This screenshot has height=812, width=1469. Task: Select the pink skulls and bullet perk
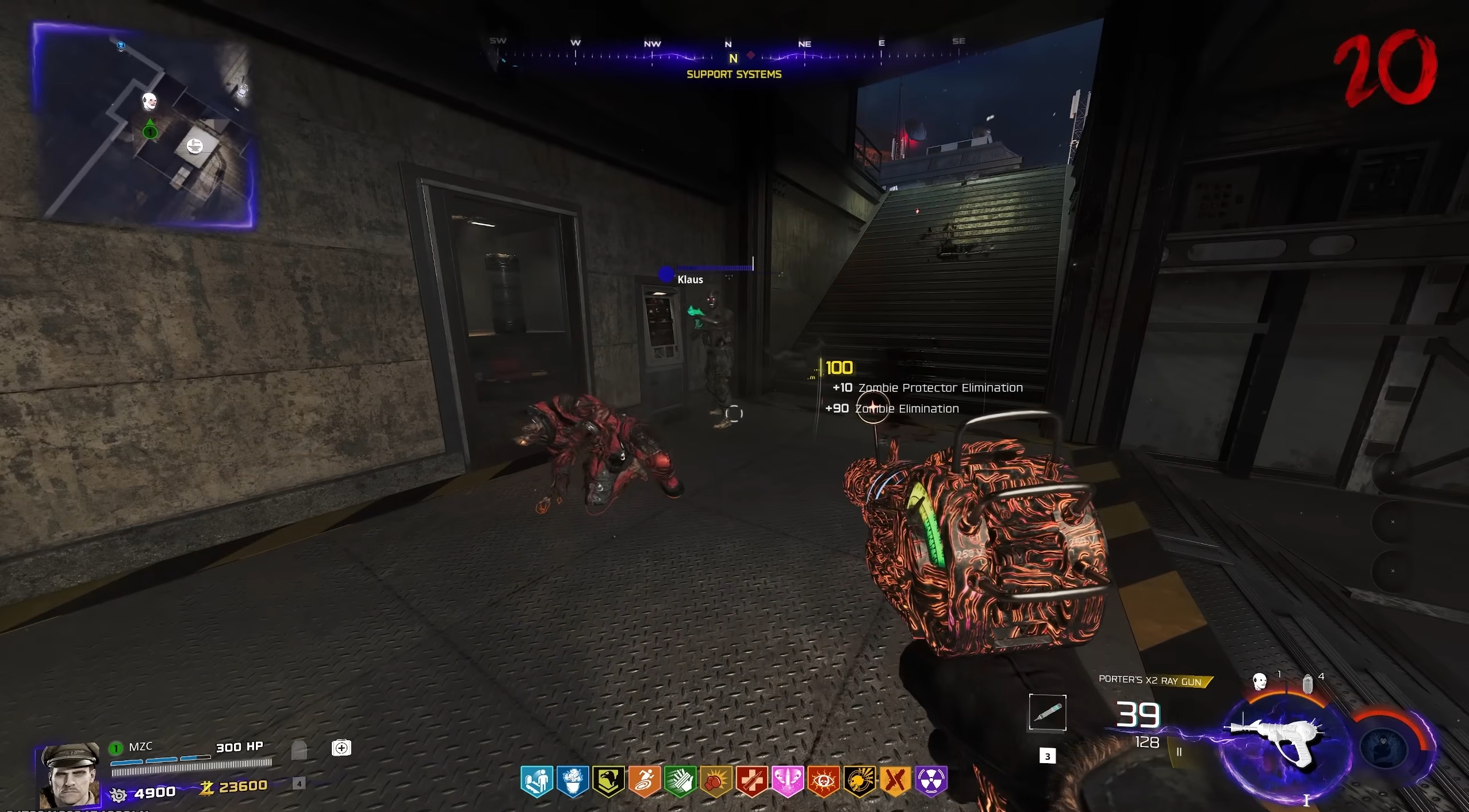788,781
